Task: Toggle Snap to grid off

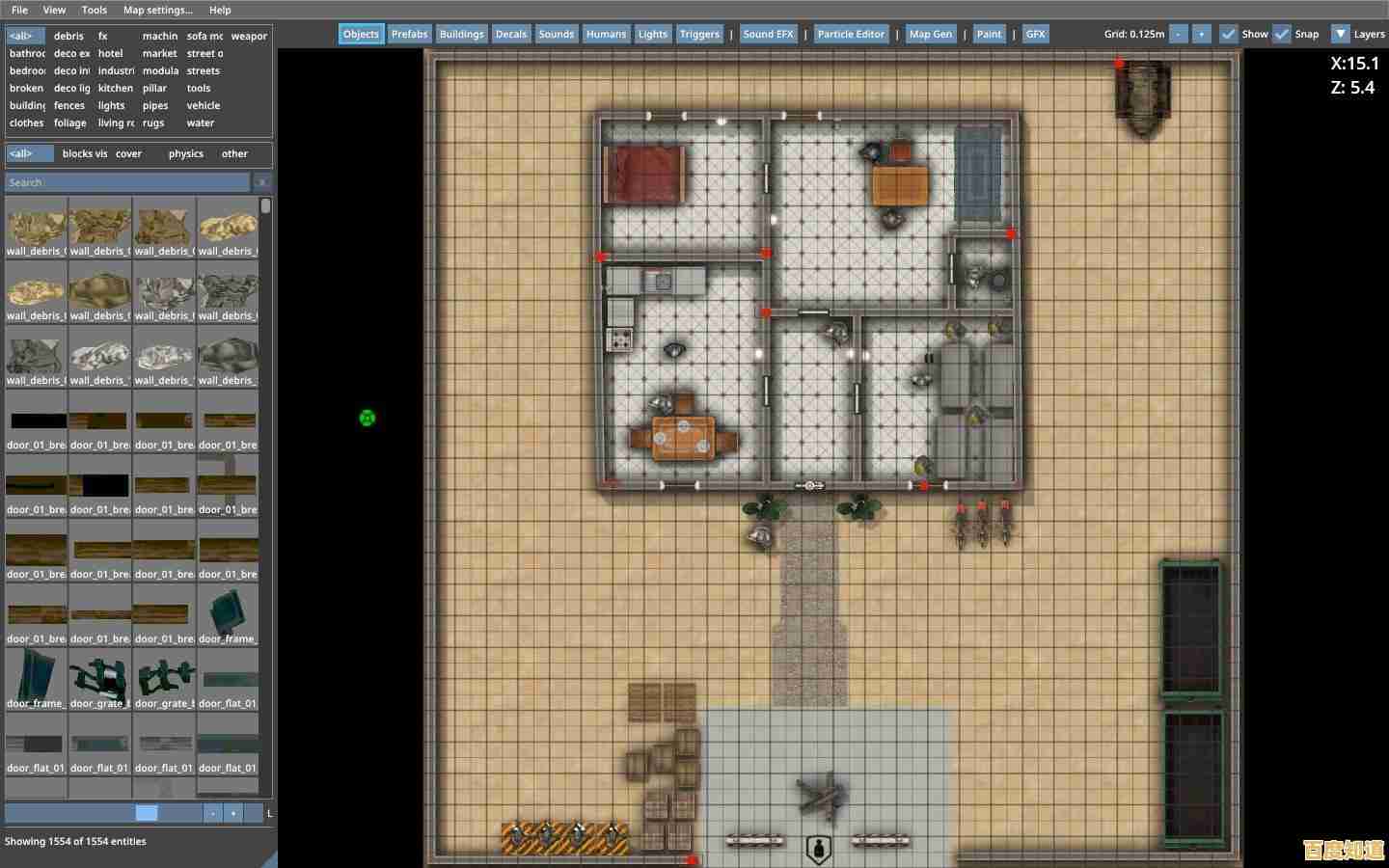Action: click(1283, 34)
